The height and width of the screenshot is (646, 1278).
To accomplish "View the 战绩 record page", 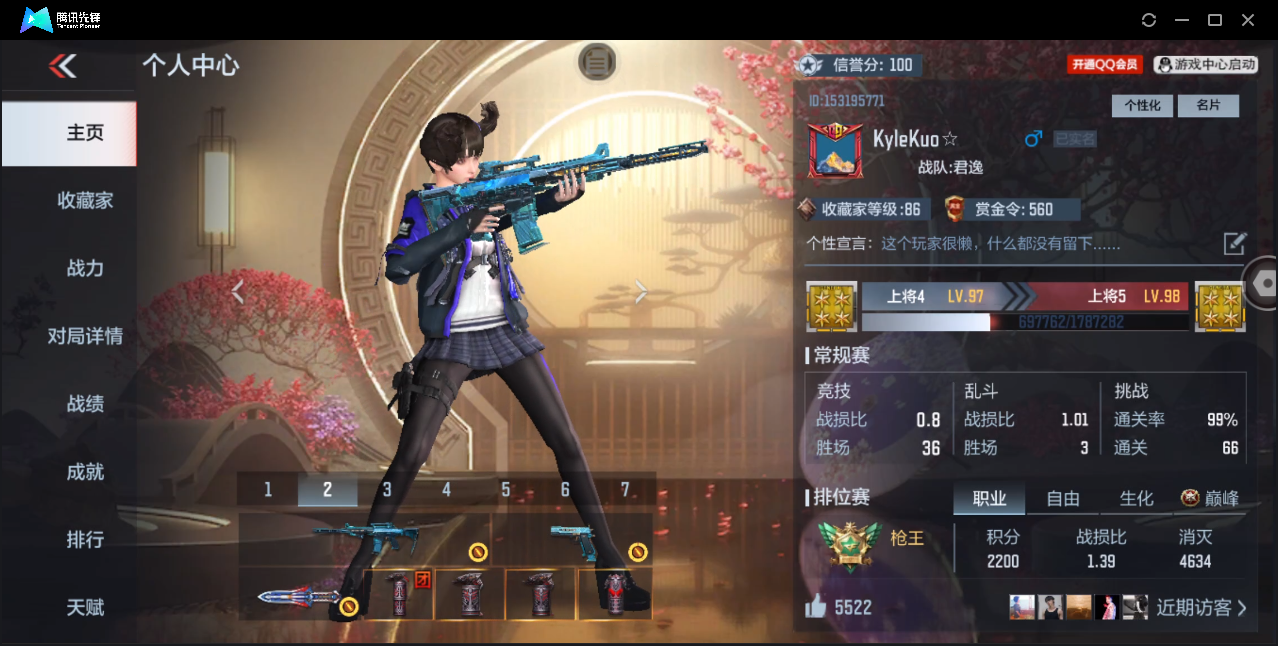I will click(85, 404).
